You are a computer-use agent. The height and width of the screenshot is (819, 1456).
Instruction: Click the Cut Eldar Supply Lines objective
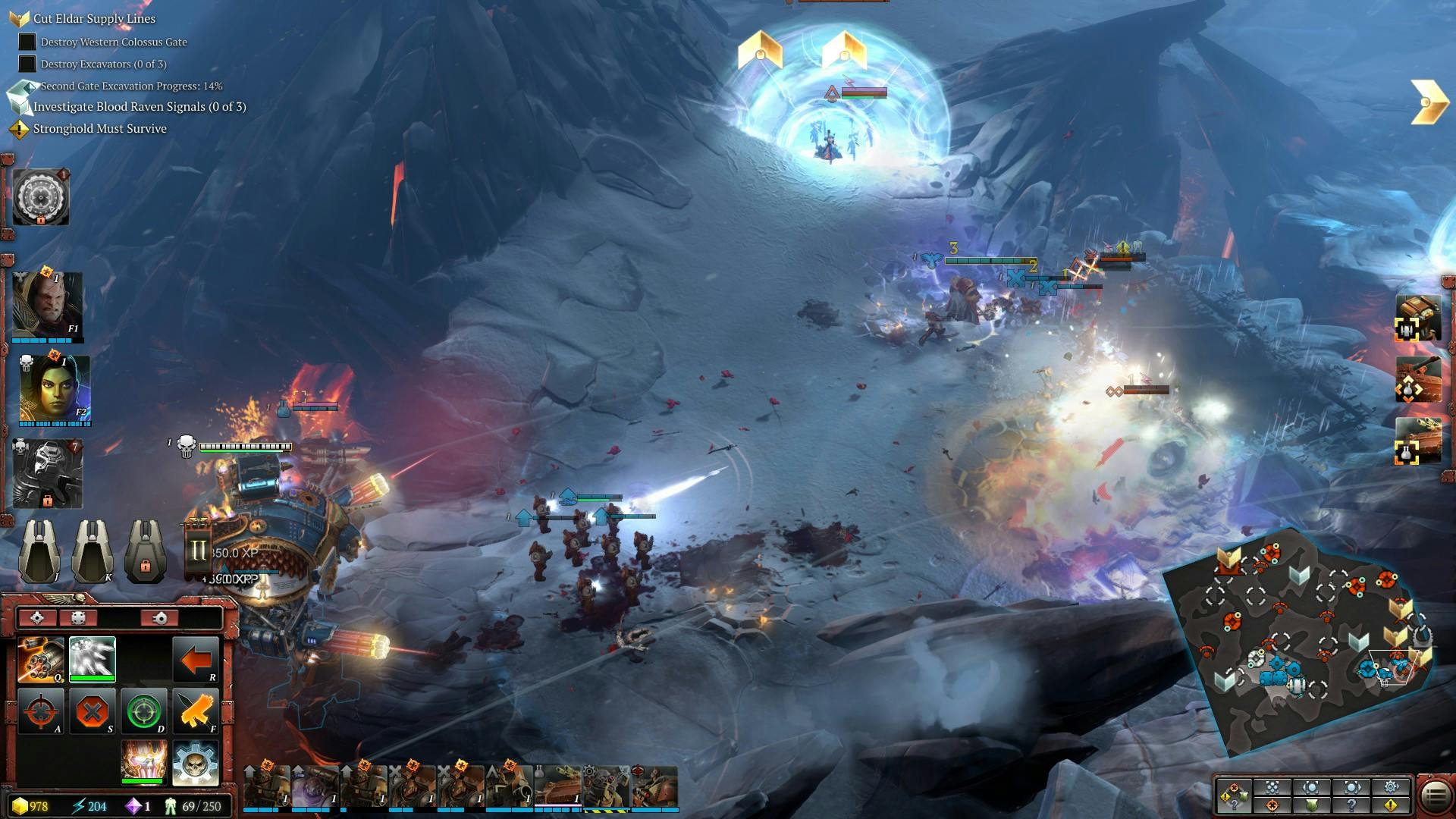(94, 18)
